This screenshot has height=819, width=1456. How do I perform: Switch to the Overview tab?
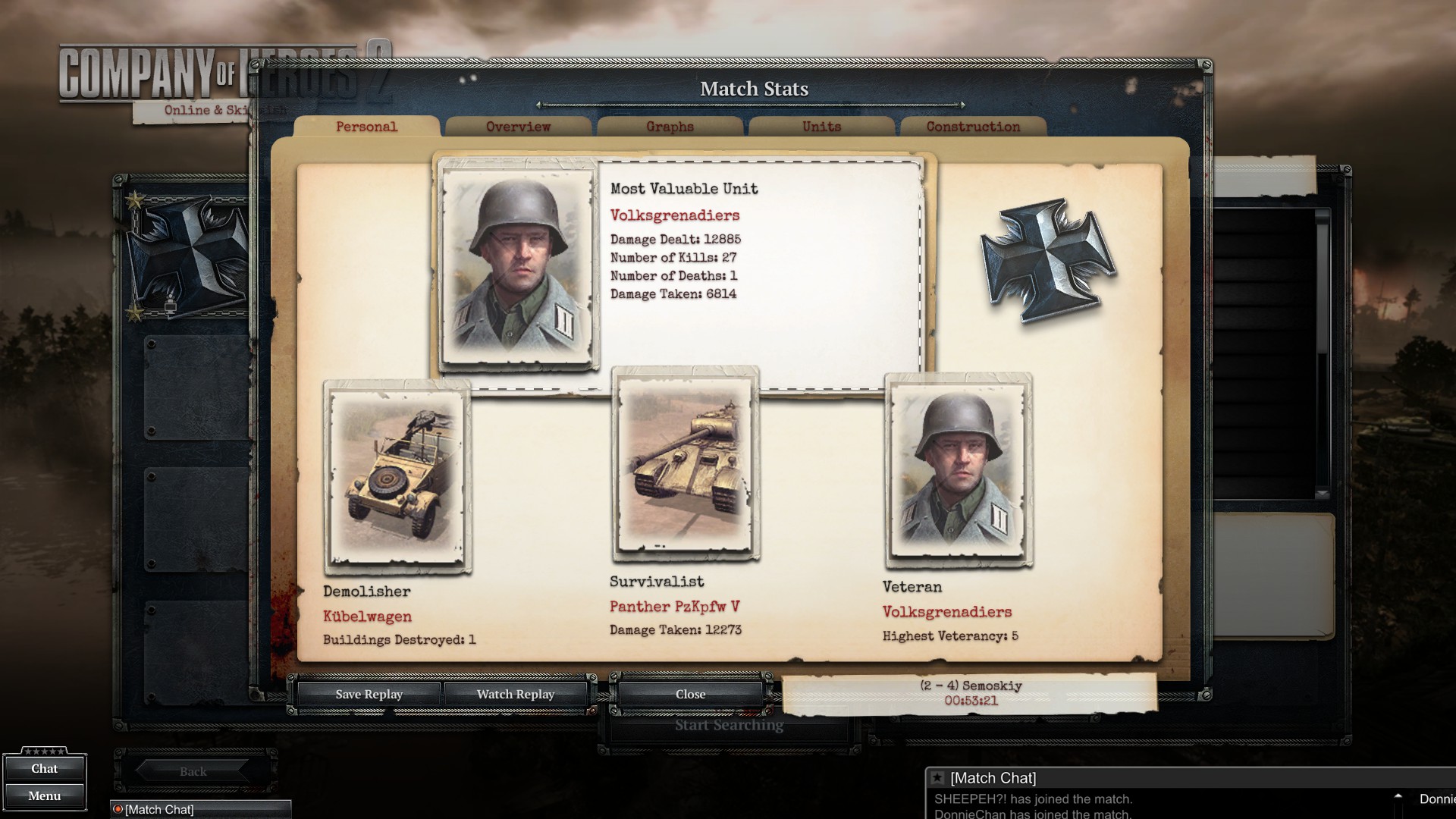pyautogui.click(x=518, y=127)
